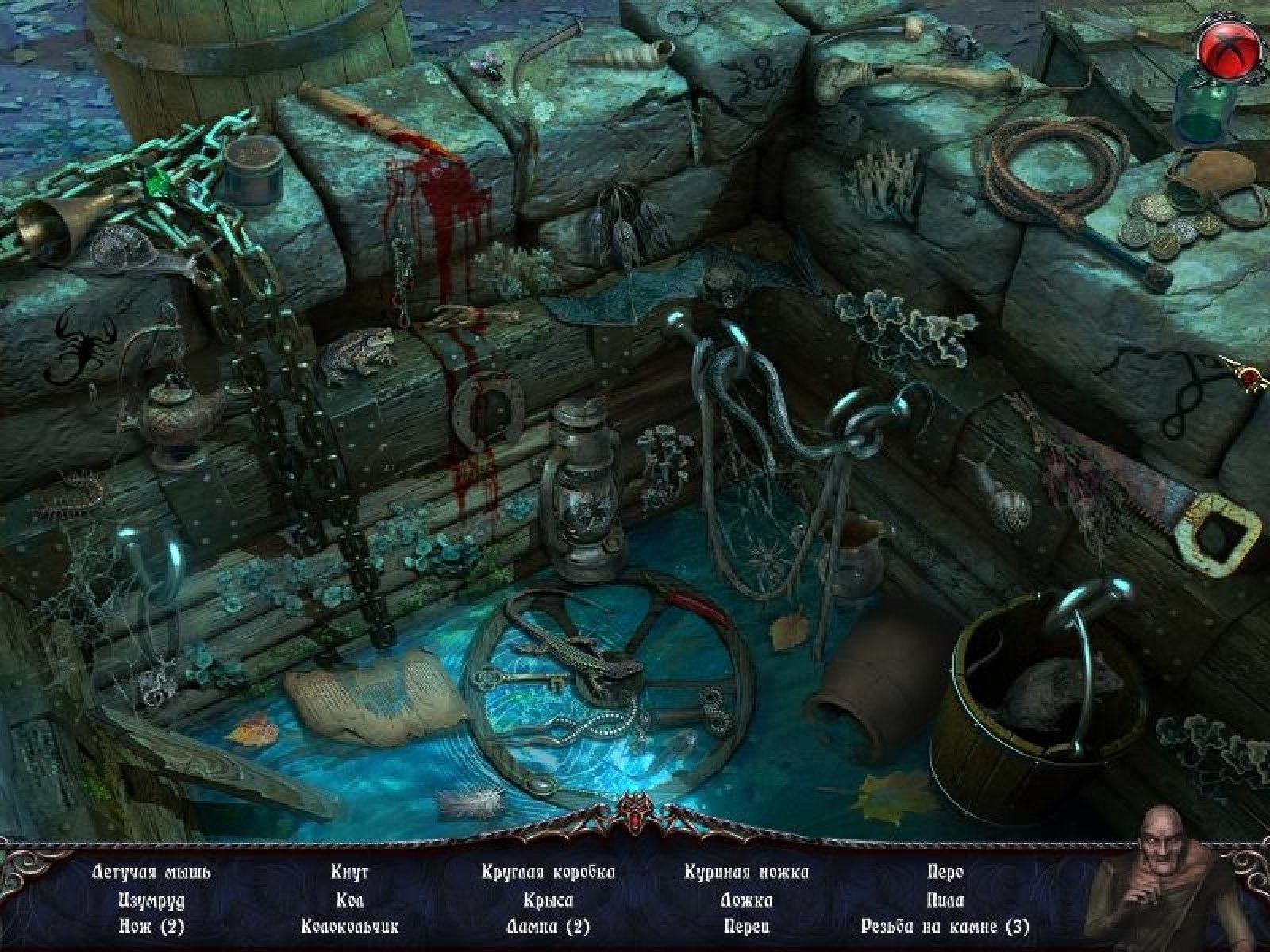Select 'Куриная ножка' from the list
This screenshot has height=952, width=1270.
pyautogui.click(x=747, y=873)
